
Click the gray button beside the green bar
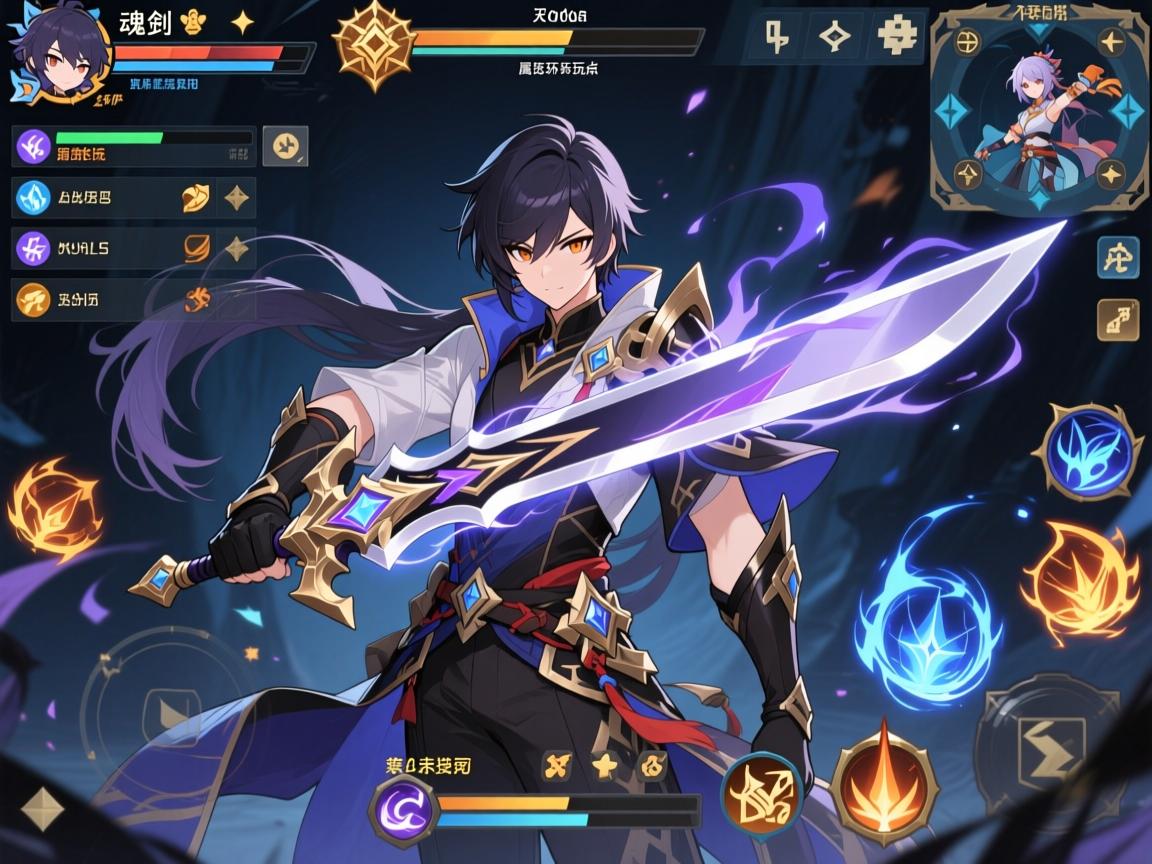coord(285,146)
